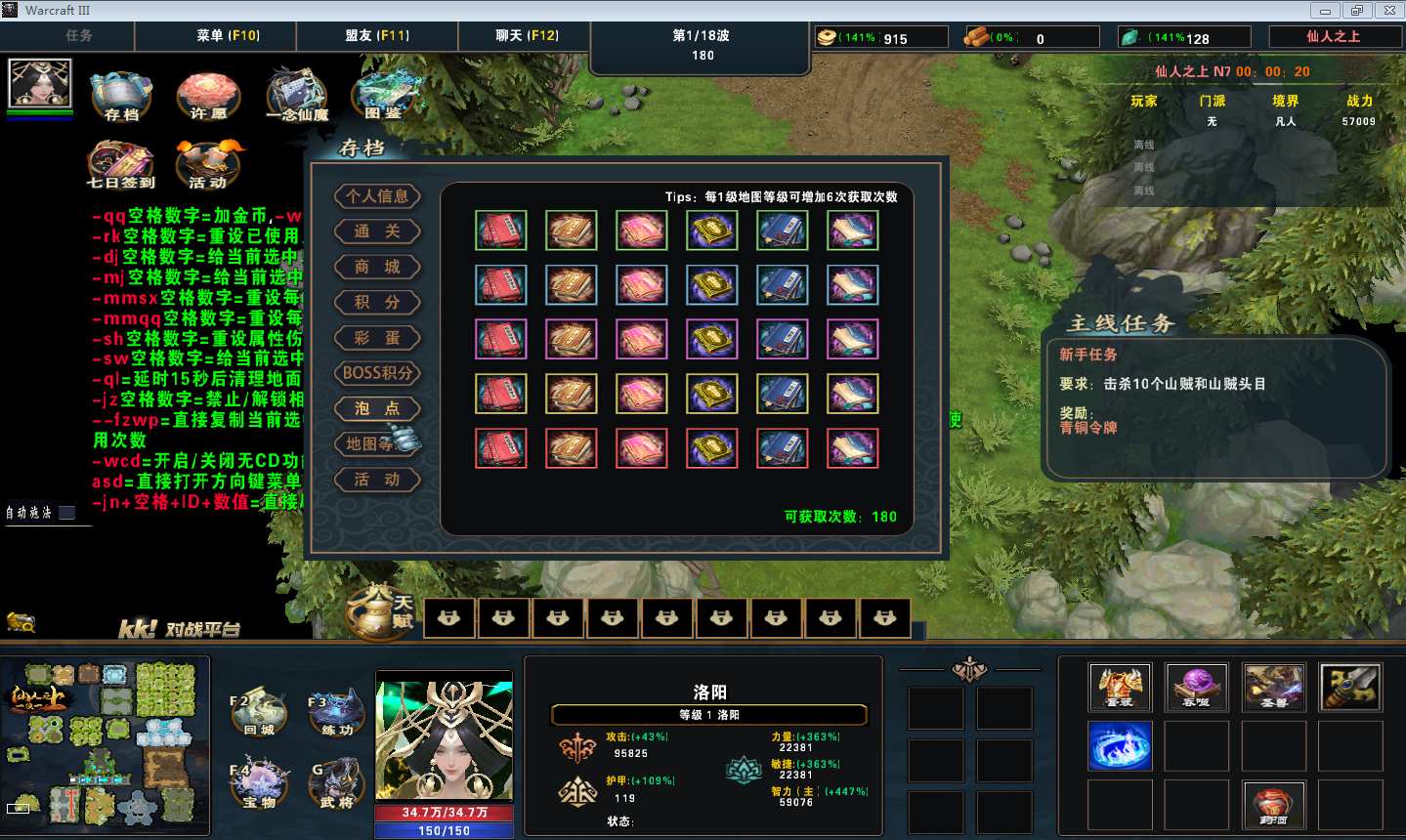Screen dimensions: 1406x840
Task: Select the 通关 tab in save panel
Action: coord(377,231)
